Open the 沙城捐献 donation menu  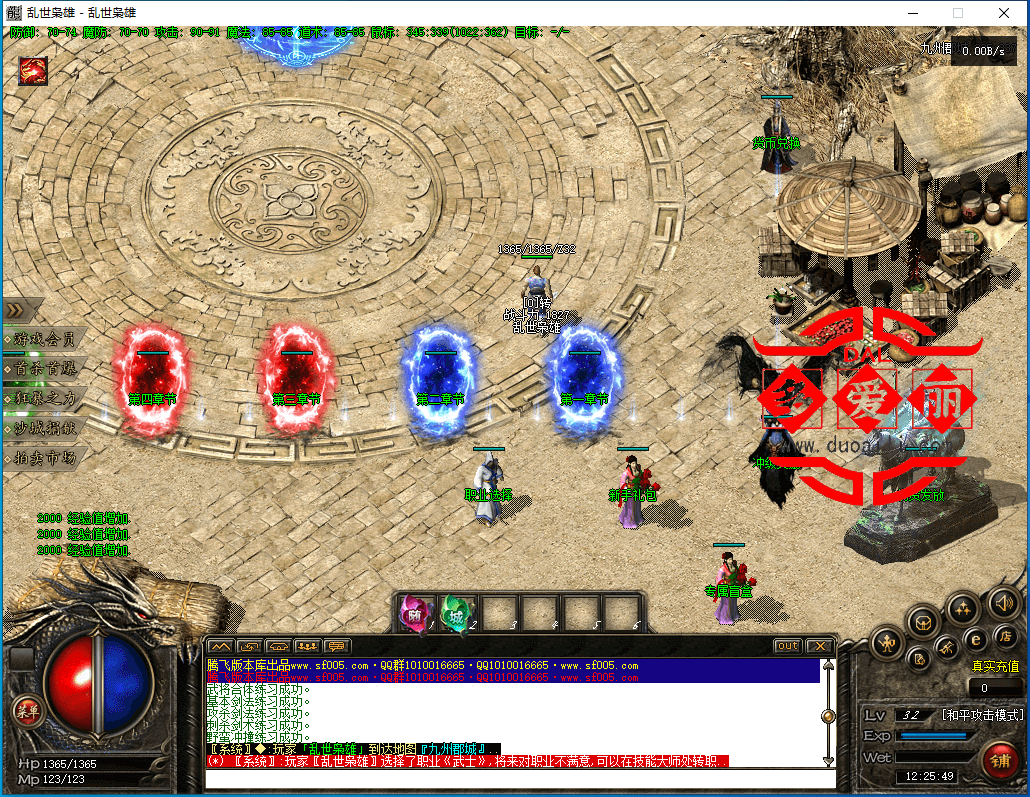click(43, 428)
